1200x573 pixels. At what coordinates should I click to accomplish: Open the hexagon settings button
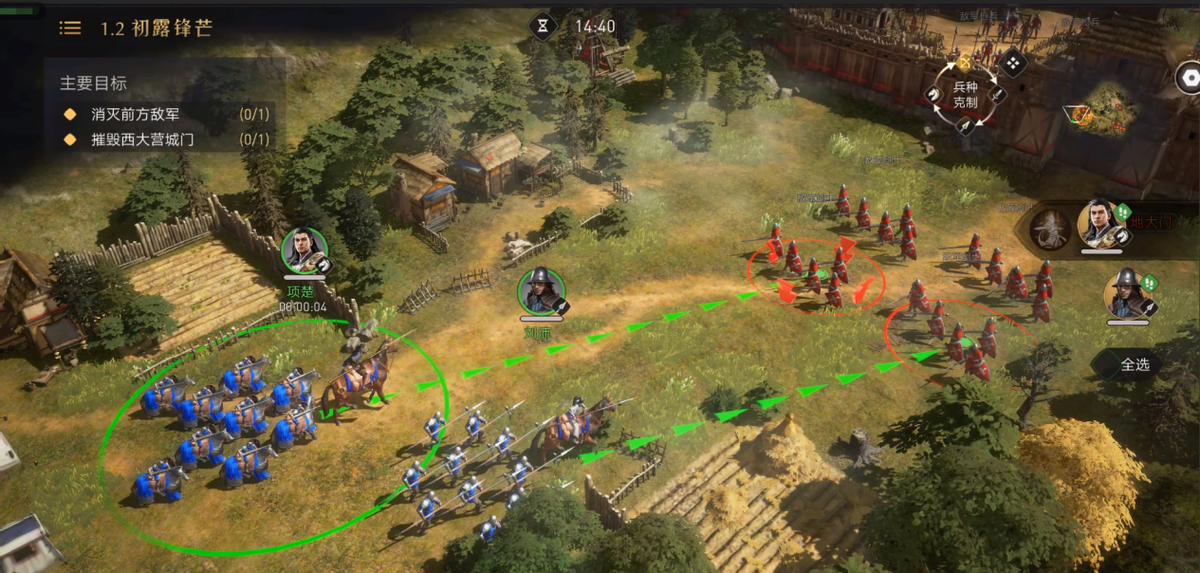pyautogui.click(x=1188, y=77)
